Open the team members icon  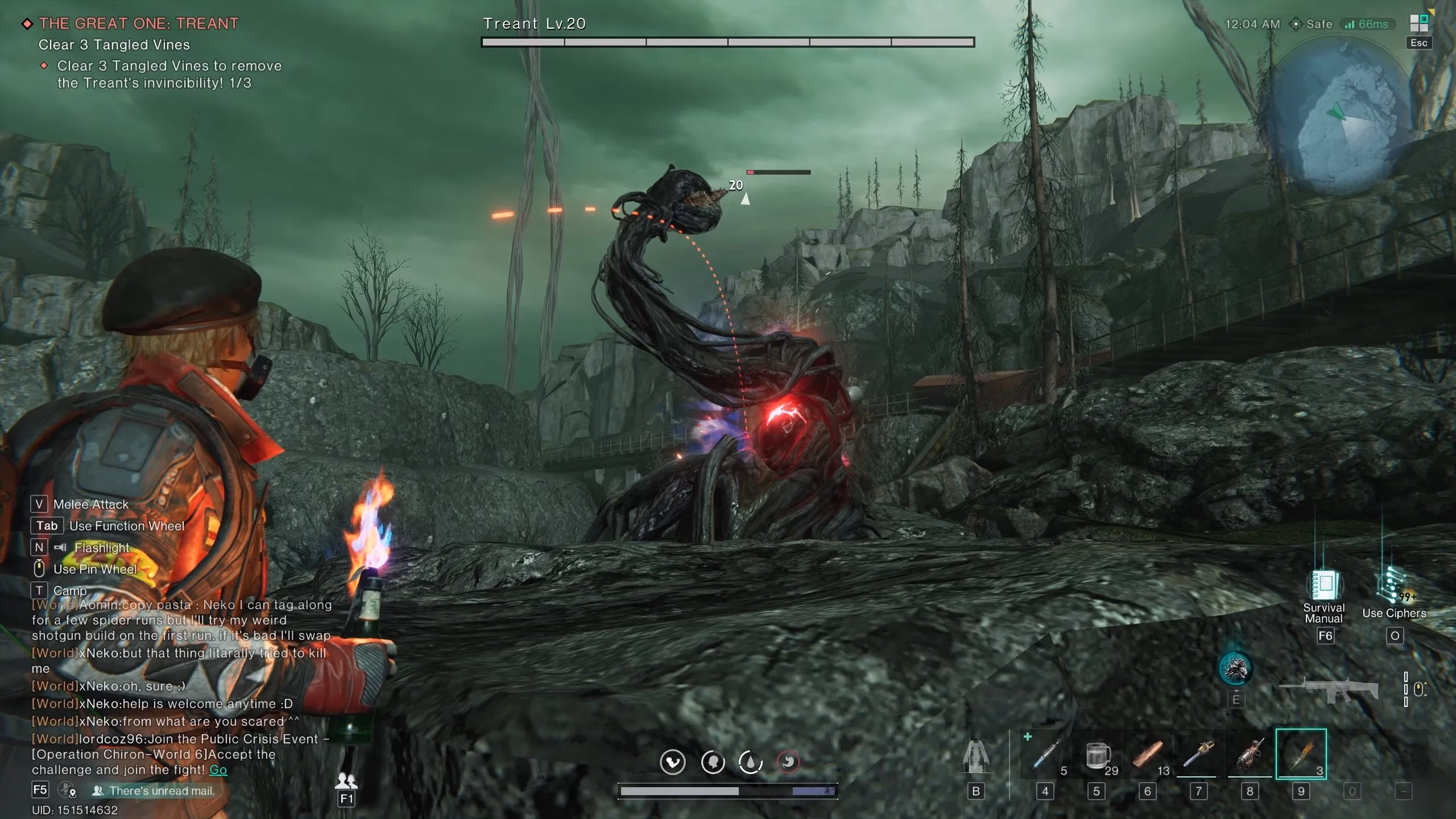pos(346,781)
